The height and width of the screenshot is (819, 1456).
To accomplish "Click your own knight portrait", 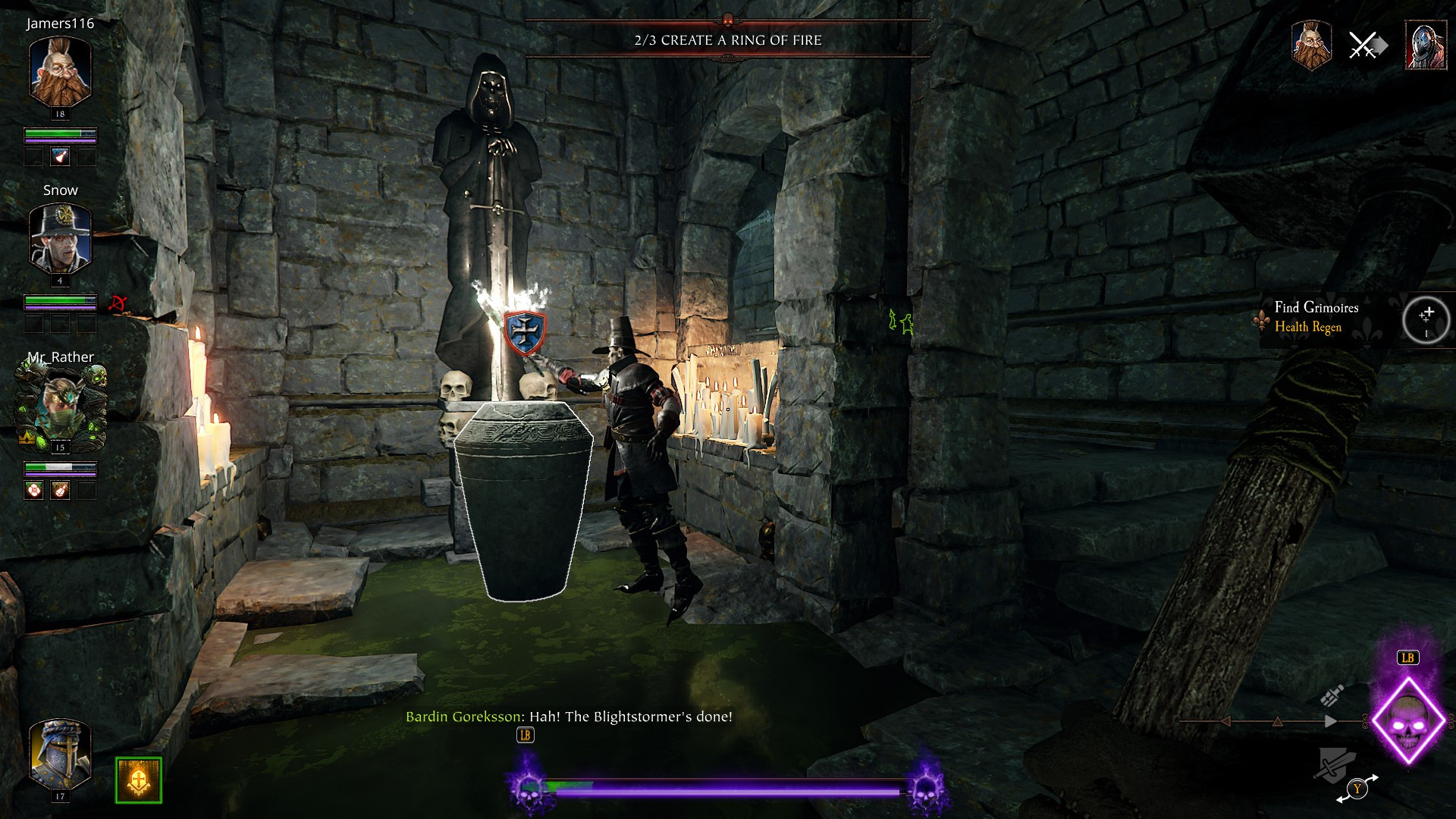I will 60,755.
